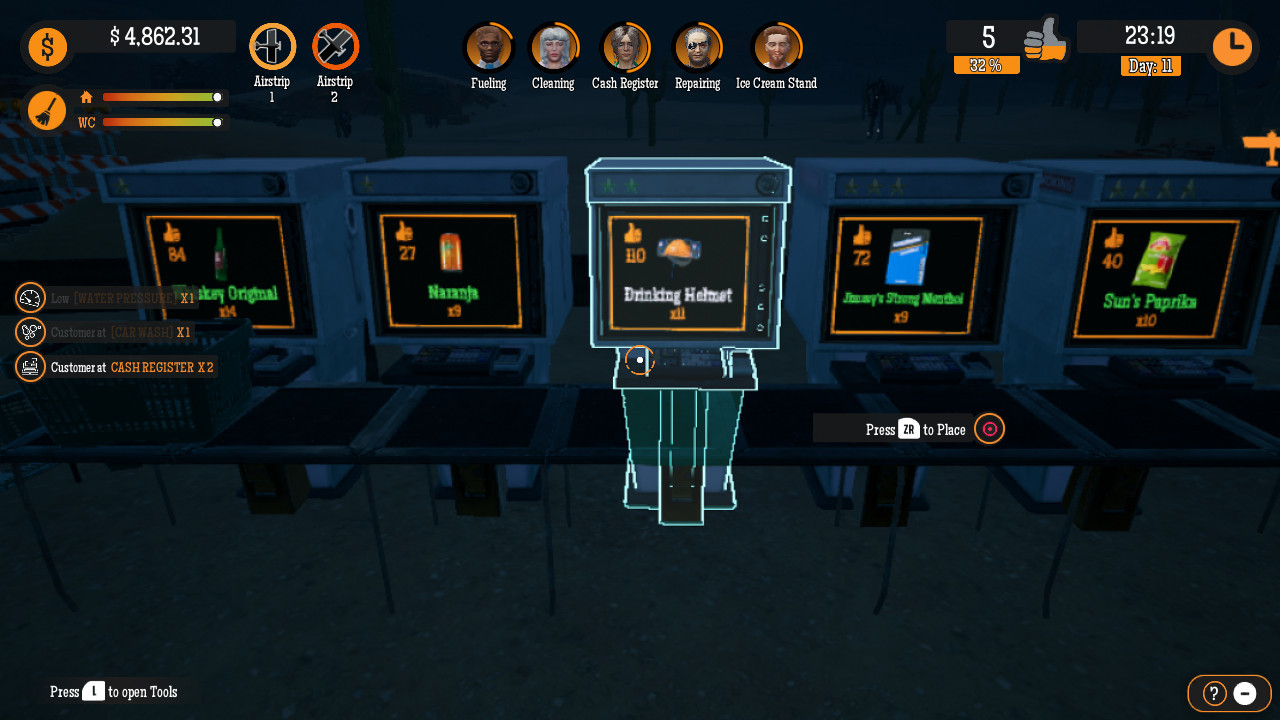Click the thumbs-up popularity counter

[1047, 40]
